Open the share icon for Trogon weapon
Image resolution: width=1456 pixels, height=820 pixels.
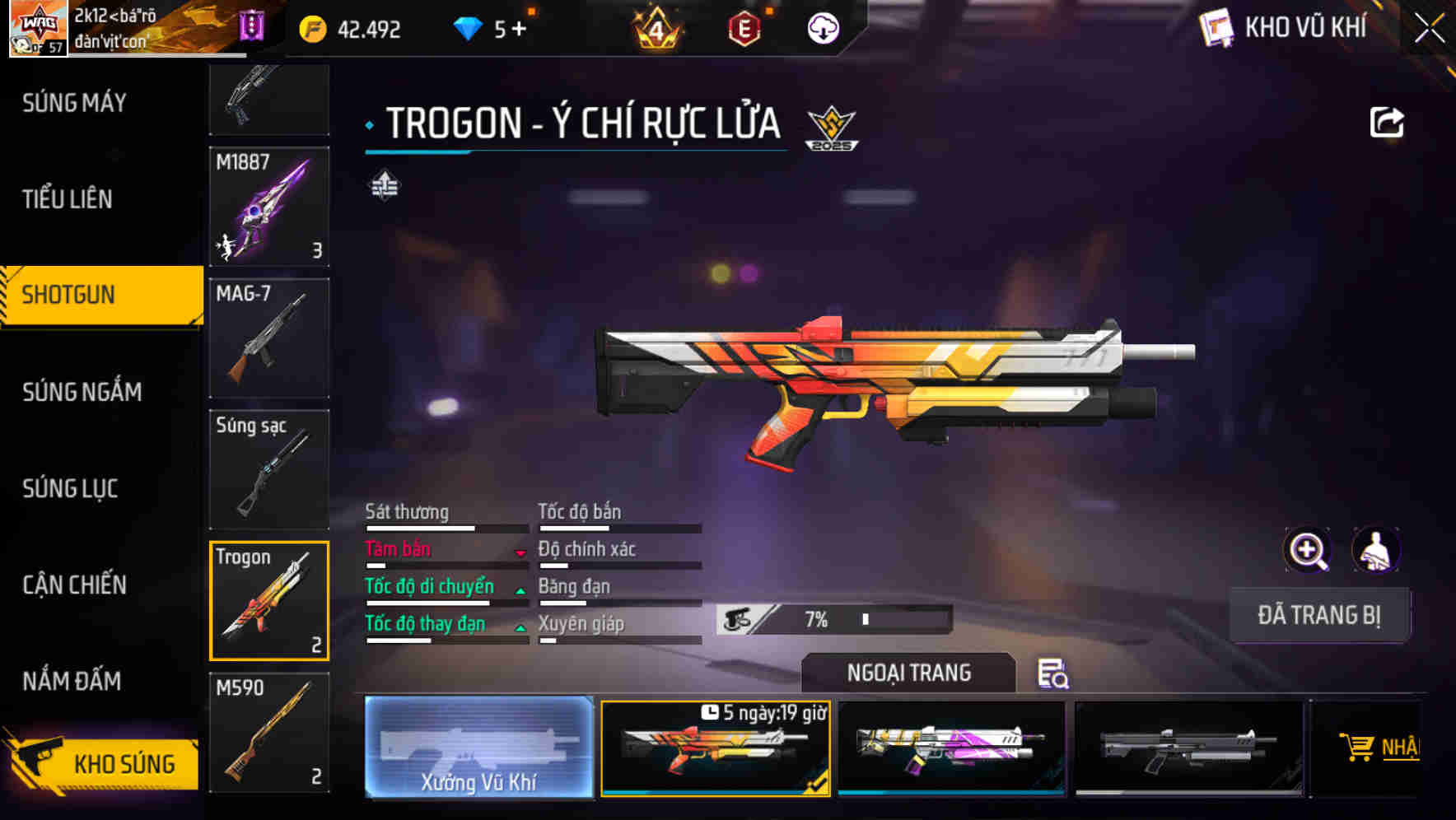(1387, 122)
